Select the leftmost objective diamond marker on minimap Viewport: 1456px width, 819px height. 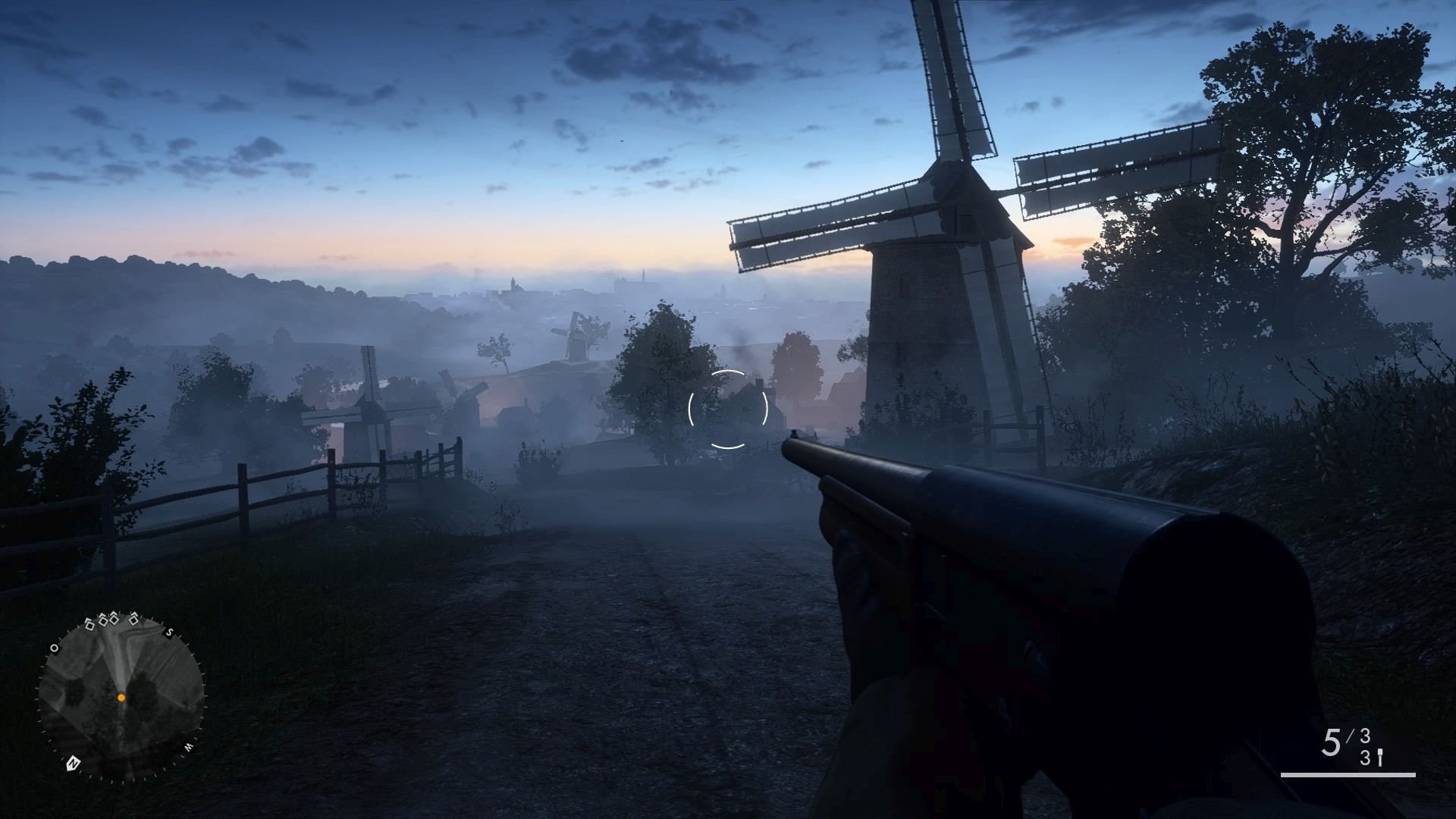(x=89, y=623)
